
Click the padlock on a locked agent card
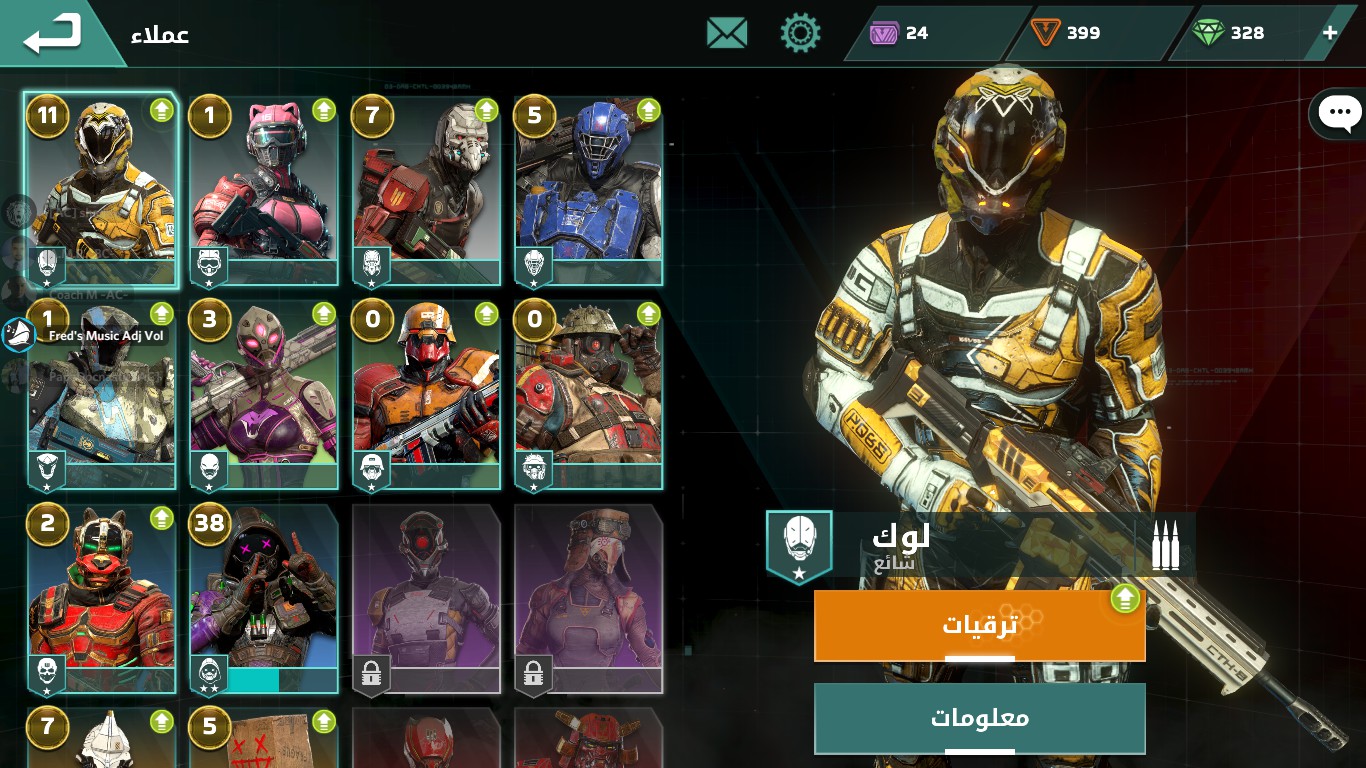(371, 675)
